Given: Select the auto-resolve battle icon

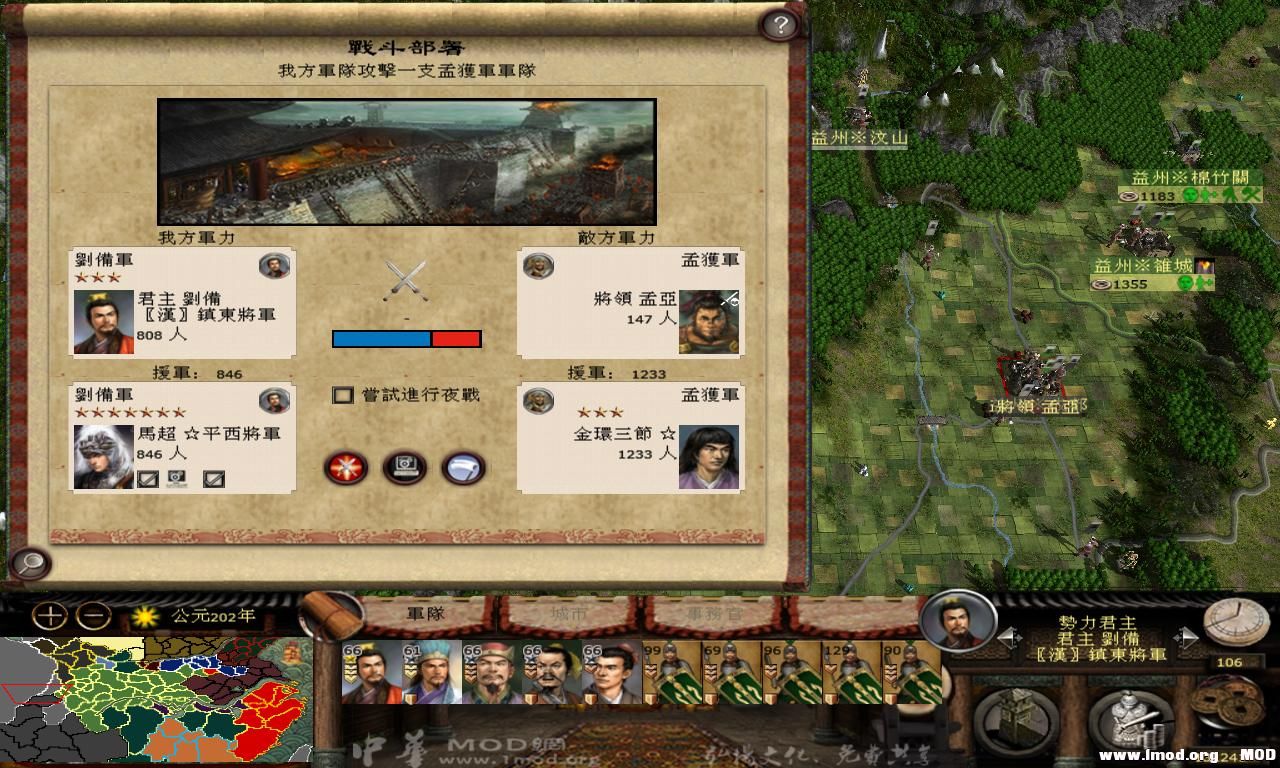Looking at the screenshot, I should tap(403, 468).
